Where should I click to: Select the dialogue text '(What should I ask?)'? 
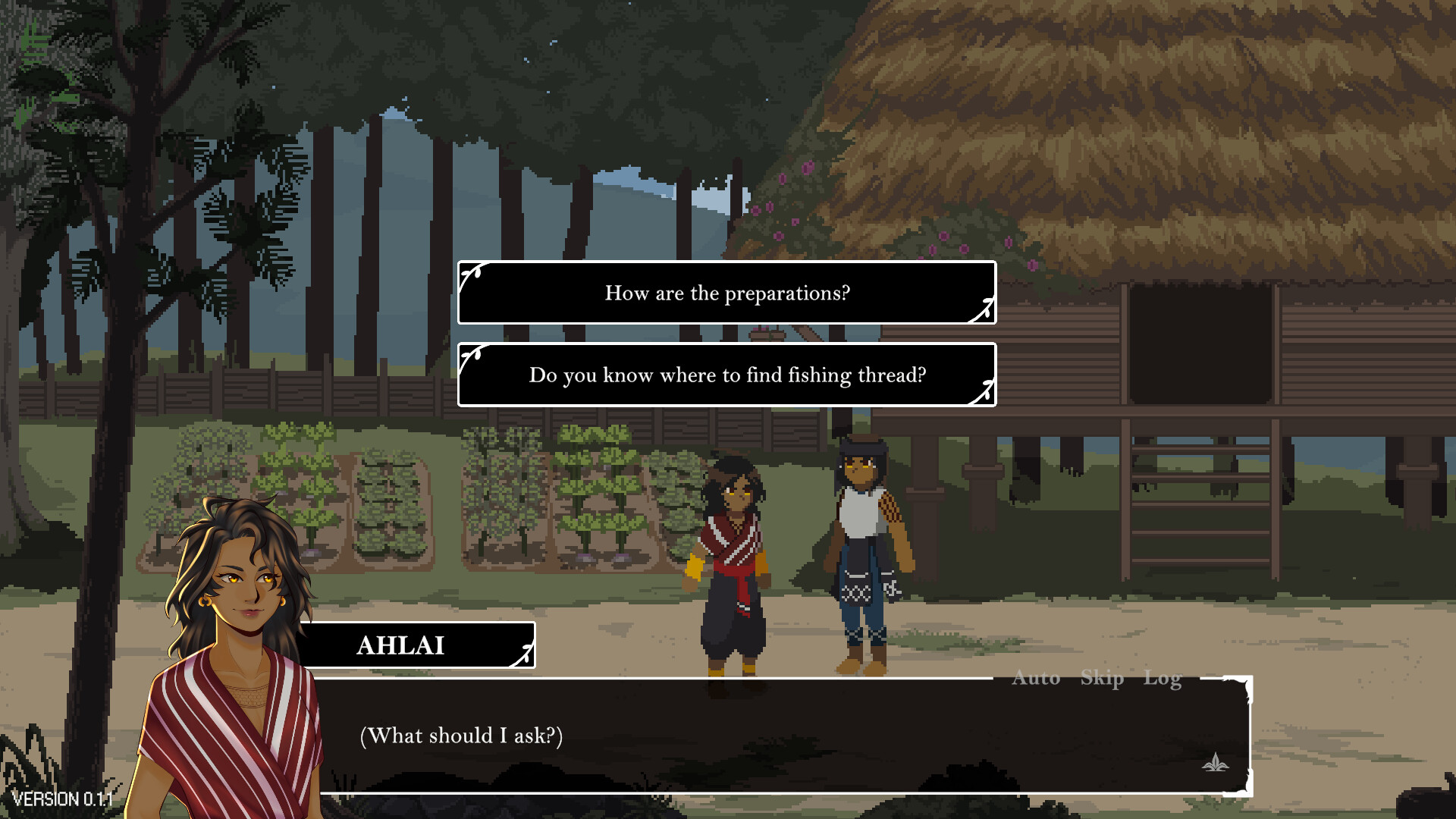tap(461, 735)
